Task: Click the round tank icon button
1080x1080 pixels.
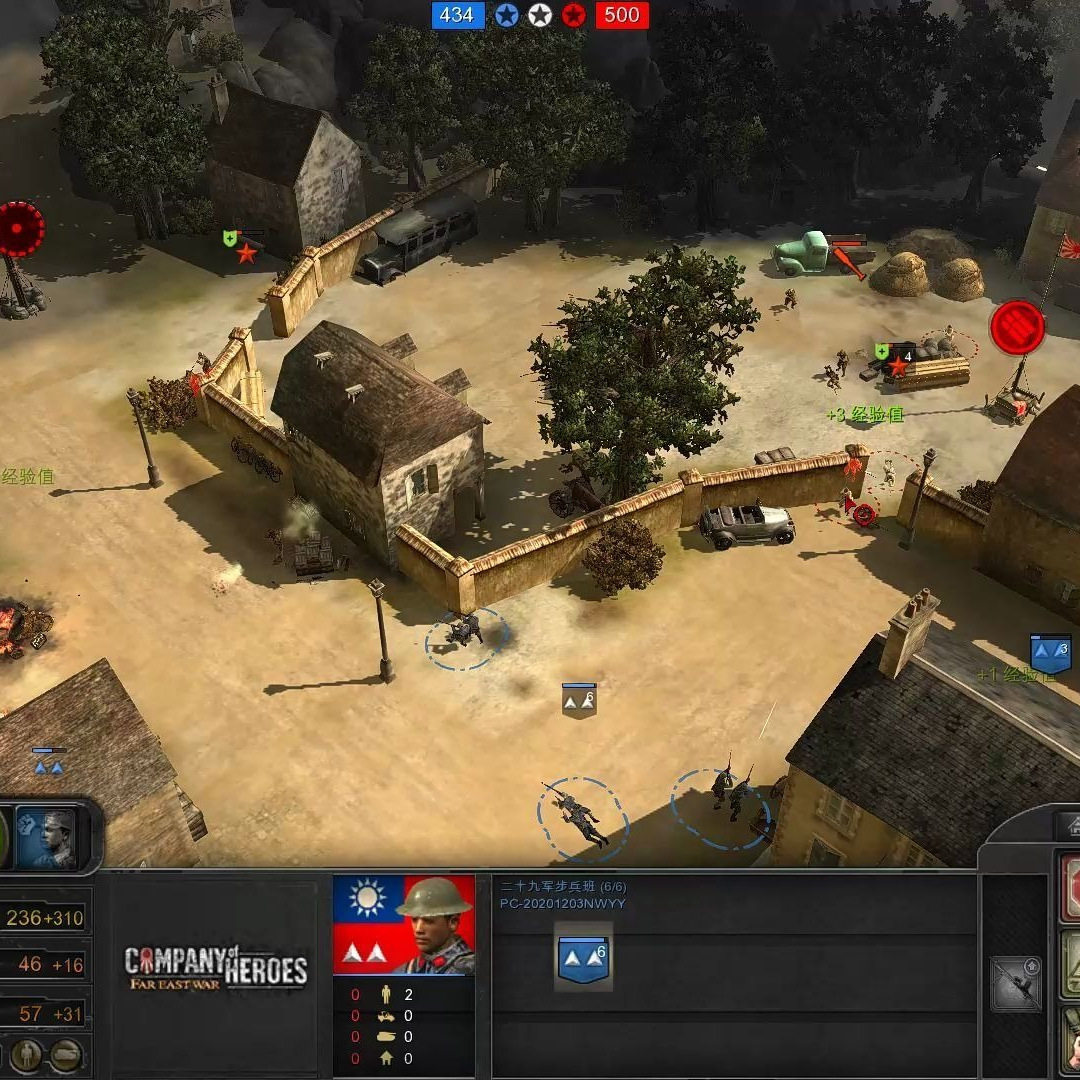Action: click(x=67, y=1054)
